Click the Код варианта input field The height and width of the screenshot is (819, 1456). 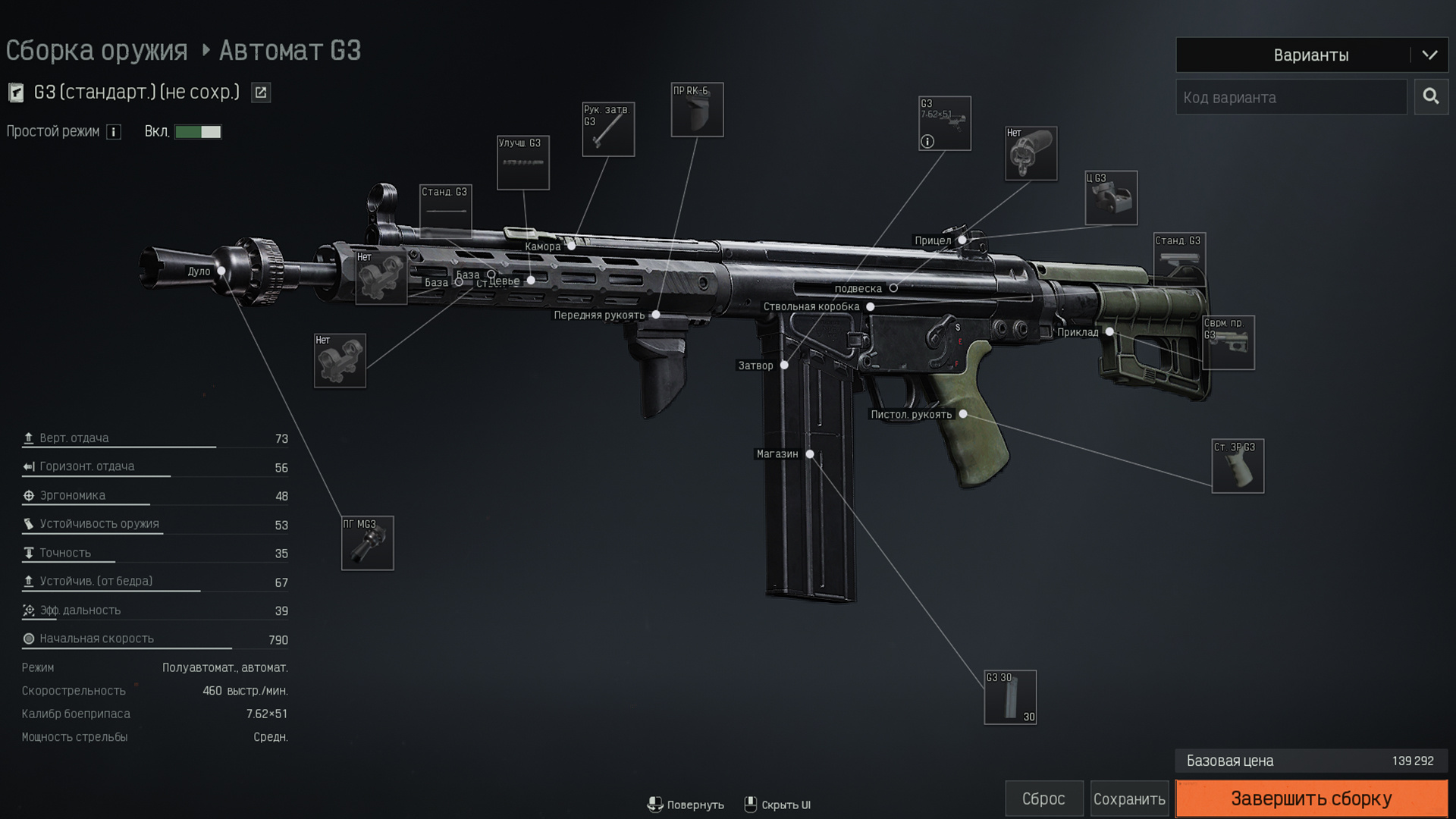1291,98
